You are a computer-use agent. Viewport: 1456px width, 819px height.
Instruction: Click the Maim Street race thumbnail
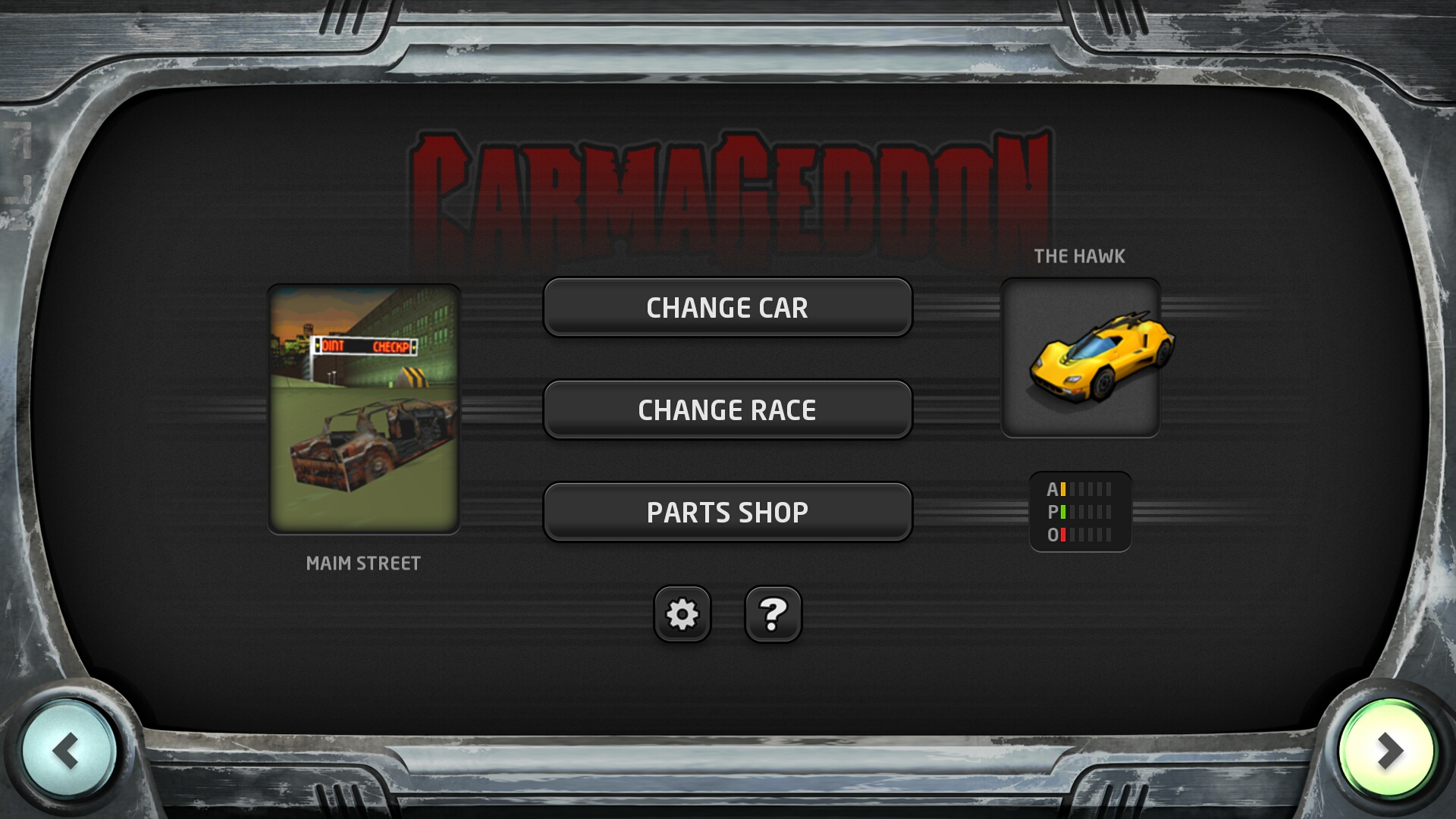tap(364, 409)
